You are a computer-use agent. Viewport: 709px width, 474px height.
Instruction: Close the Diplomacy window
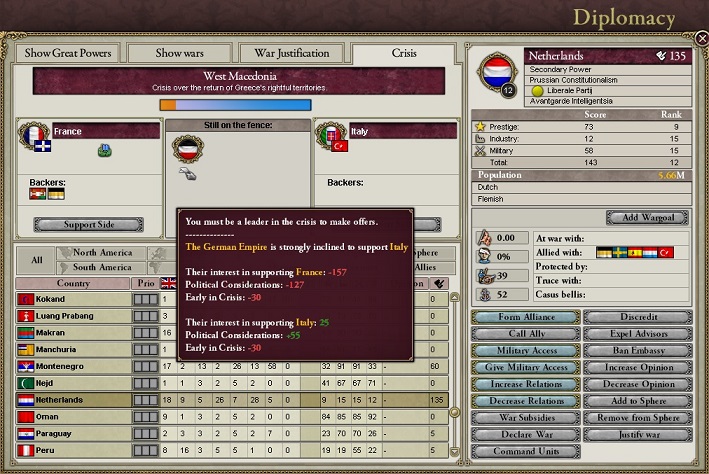pos(701,39)
